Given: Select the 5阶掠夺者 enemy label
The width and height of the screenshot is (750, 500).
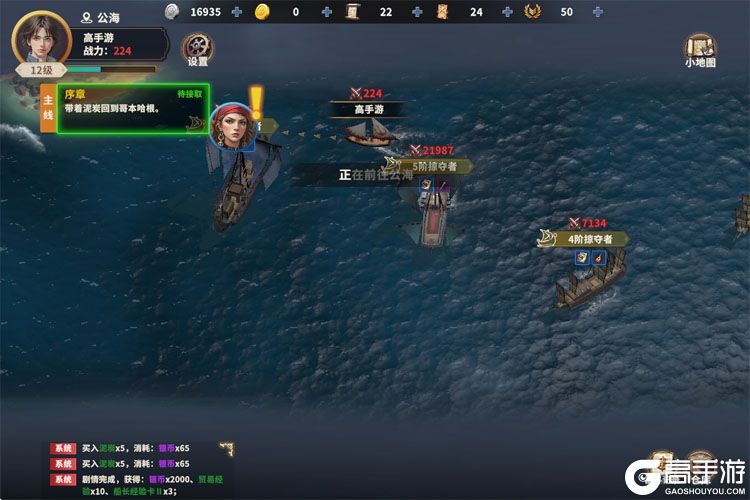Looking at the screenshot, I should coord(430,166).
